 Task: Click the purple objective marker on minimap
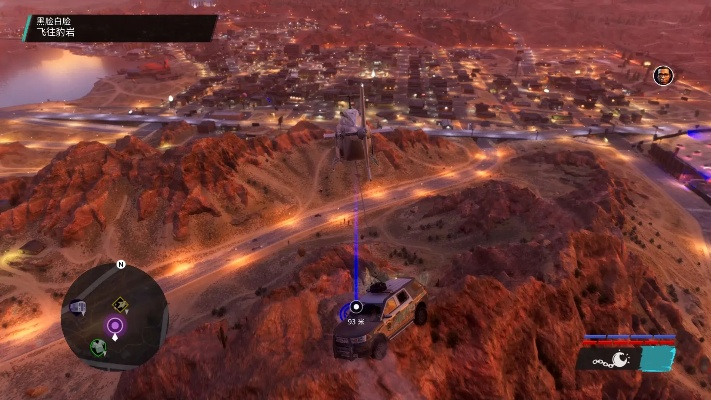click(115, 325)
